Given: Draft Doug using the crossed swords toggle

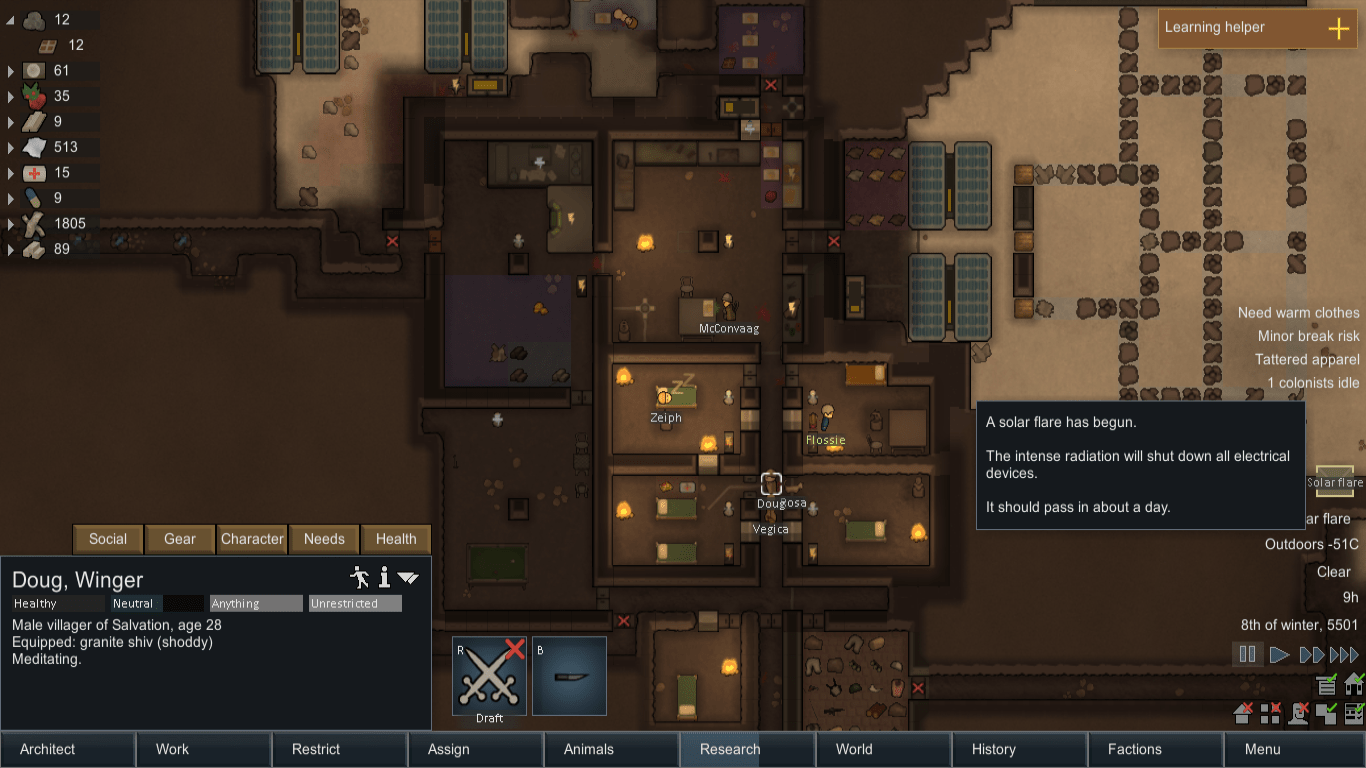Looking at the screenshot, I should click(x=488, y=675).
